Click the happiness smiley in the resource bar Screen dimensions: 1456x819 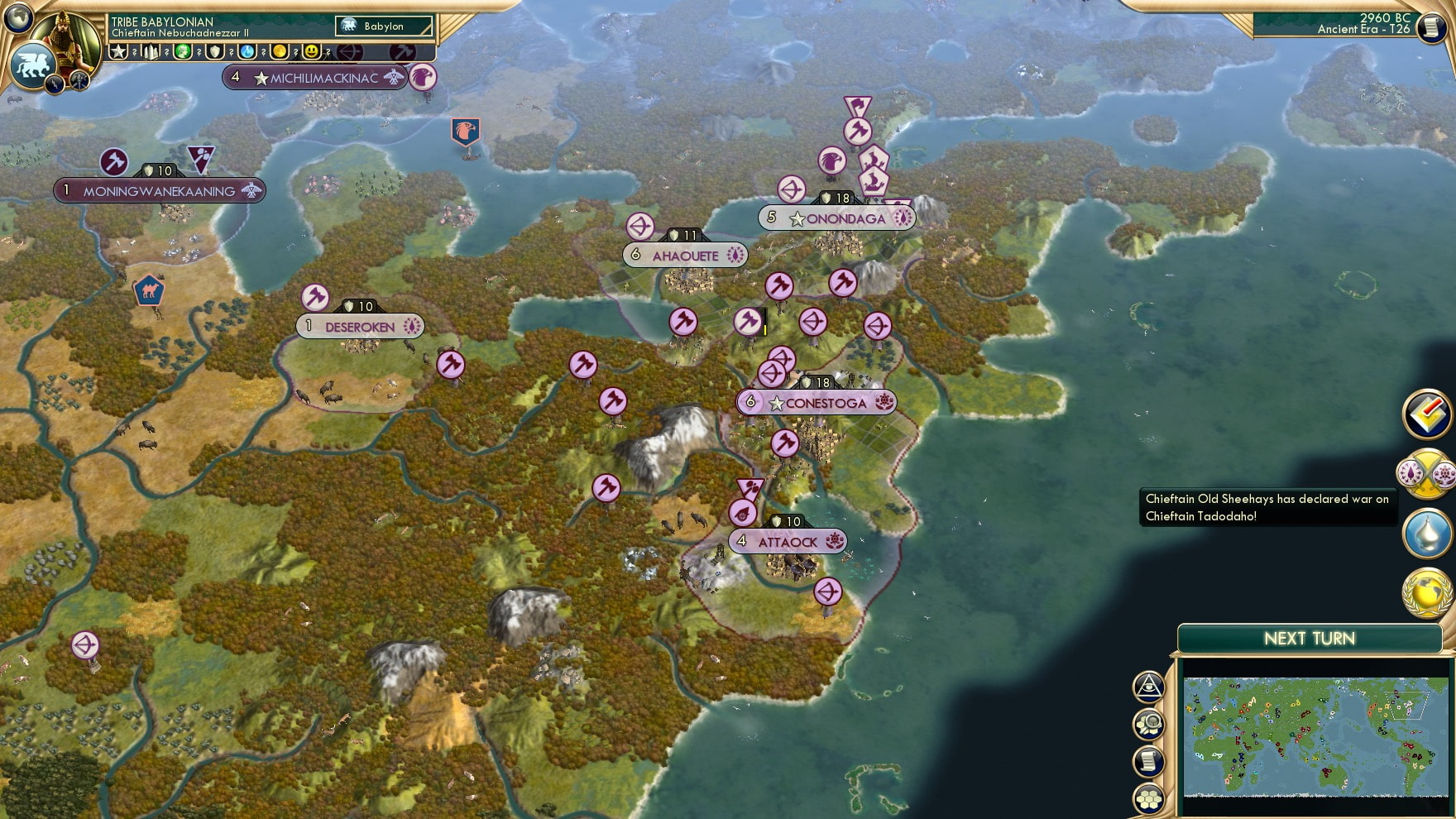[x=311, y=51]
